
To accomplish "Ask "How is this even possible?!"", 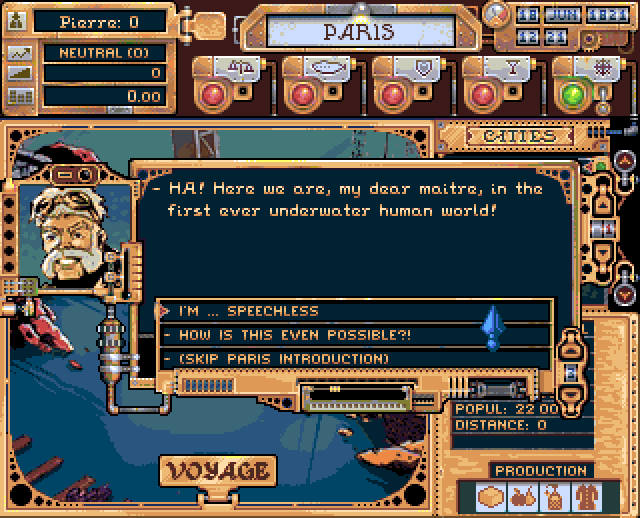I will click(x=355, y=335).
